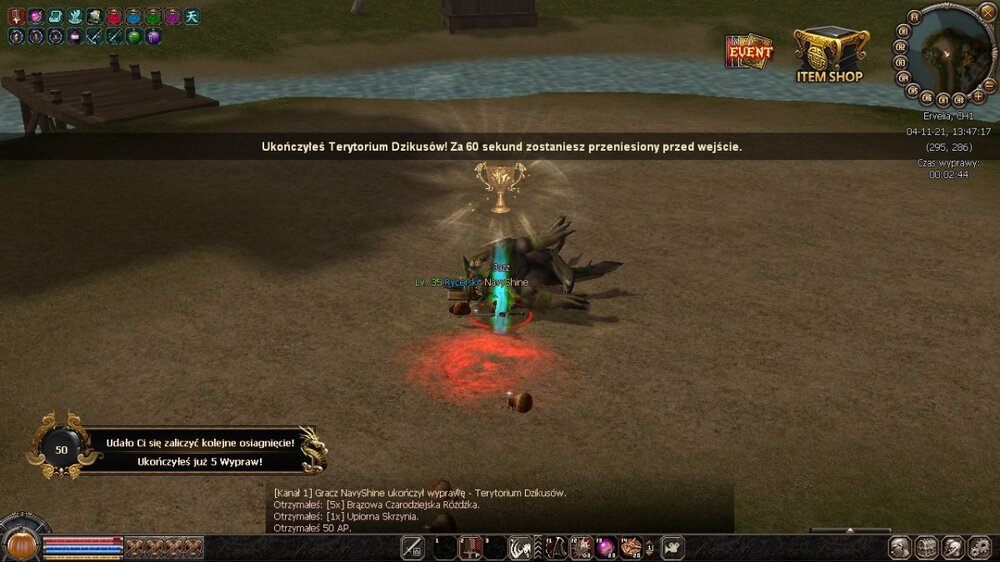Screen dimensions: 1000x562
Task: Use the purple orb hotbar item
Action: coord(606,547)
